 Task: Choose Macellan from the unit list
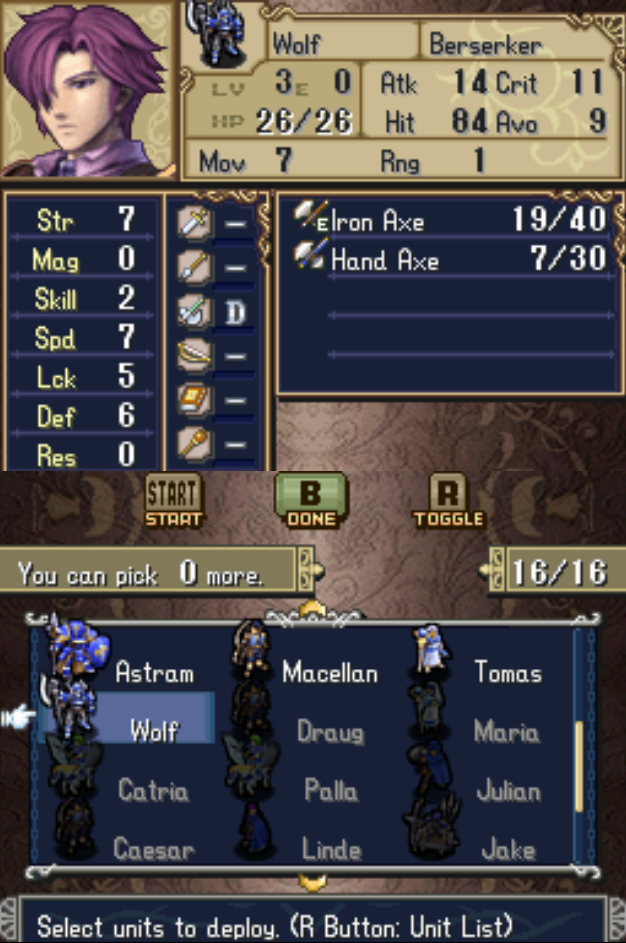click(x=329, y=672)
